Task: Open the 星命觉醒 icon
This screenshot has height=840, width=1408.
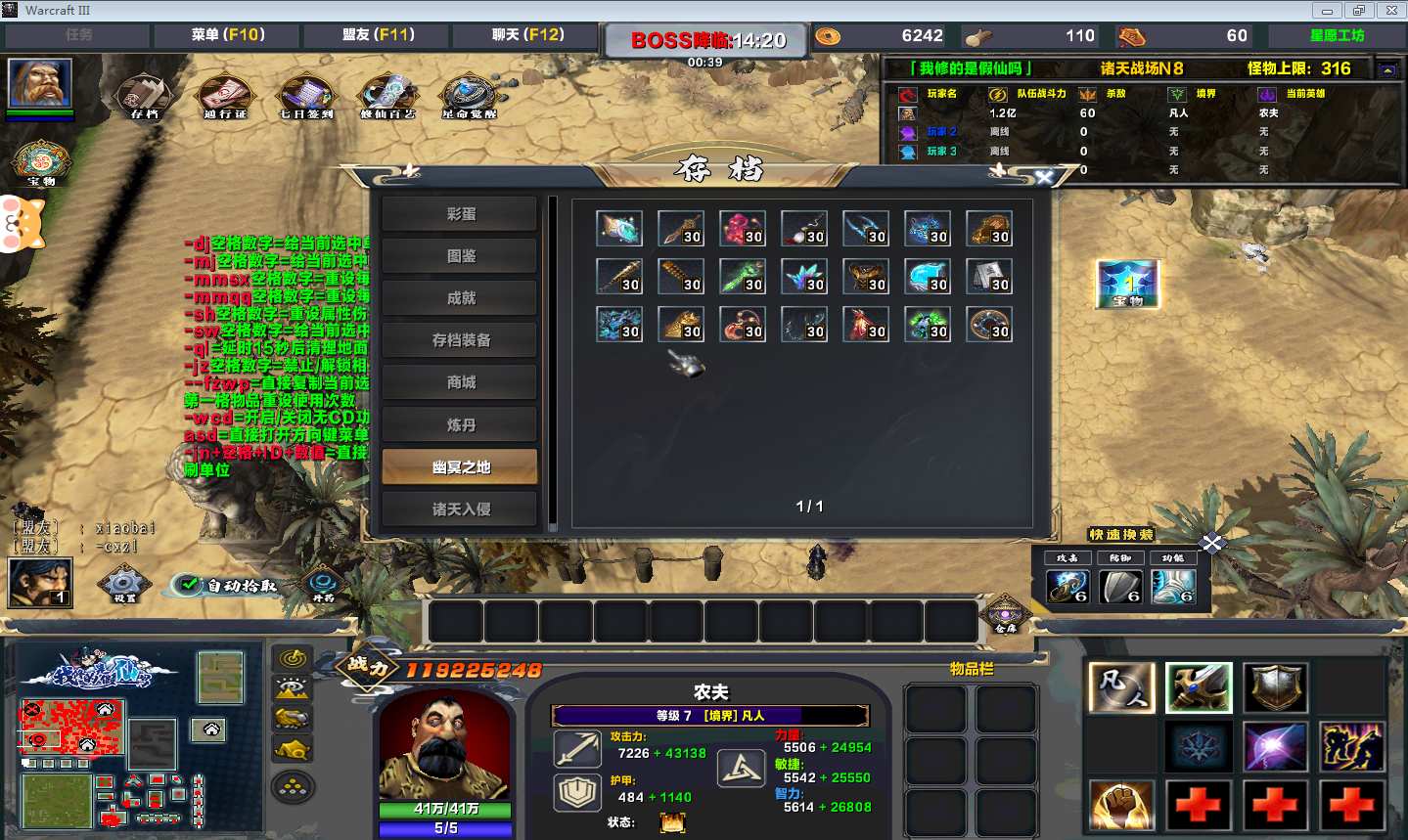Action: tap(469, 96)
